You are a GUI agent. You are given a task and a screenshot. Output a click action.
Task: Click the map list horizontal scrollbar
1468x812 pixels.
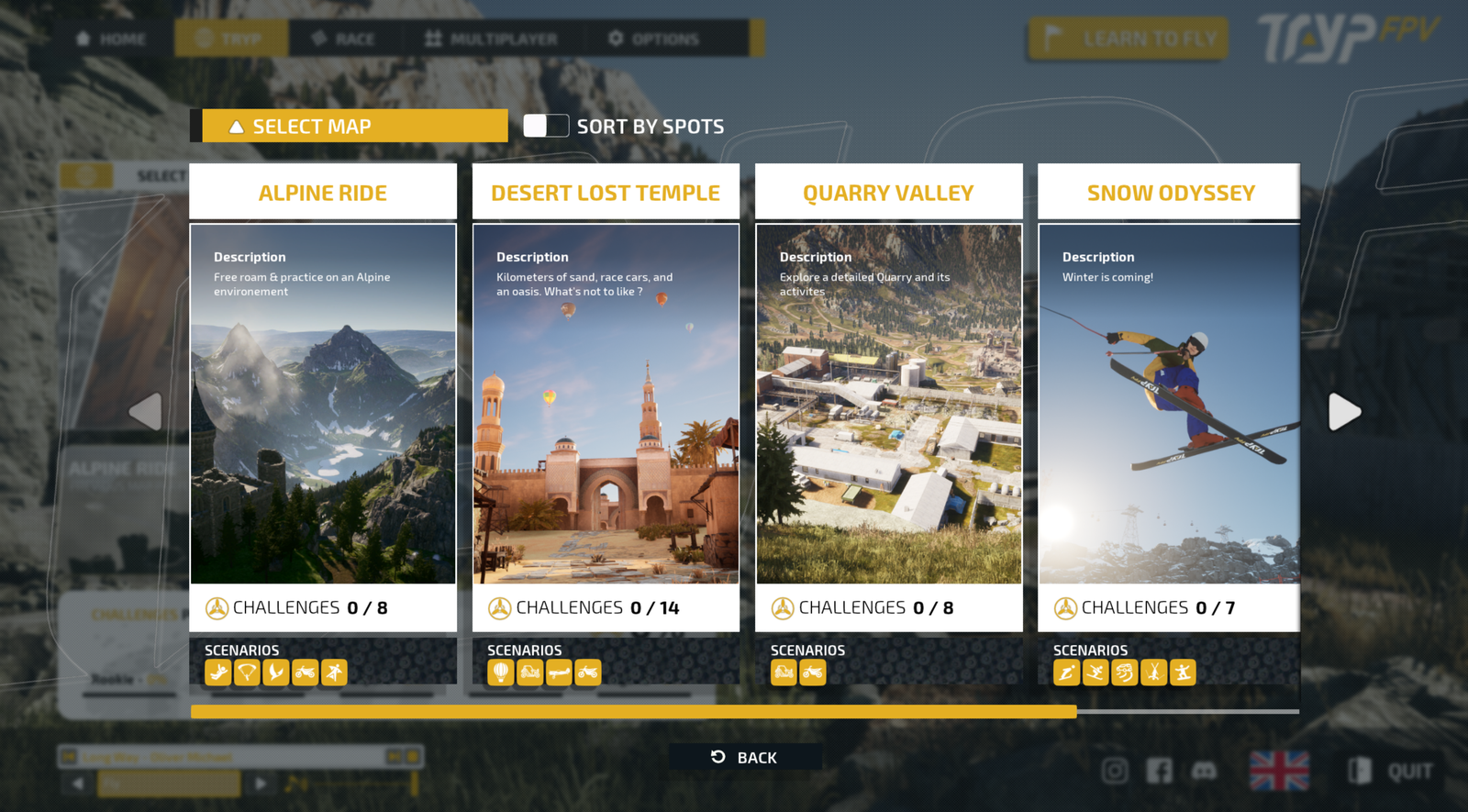[633, 711]
